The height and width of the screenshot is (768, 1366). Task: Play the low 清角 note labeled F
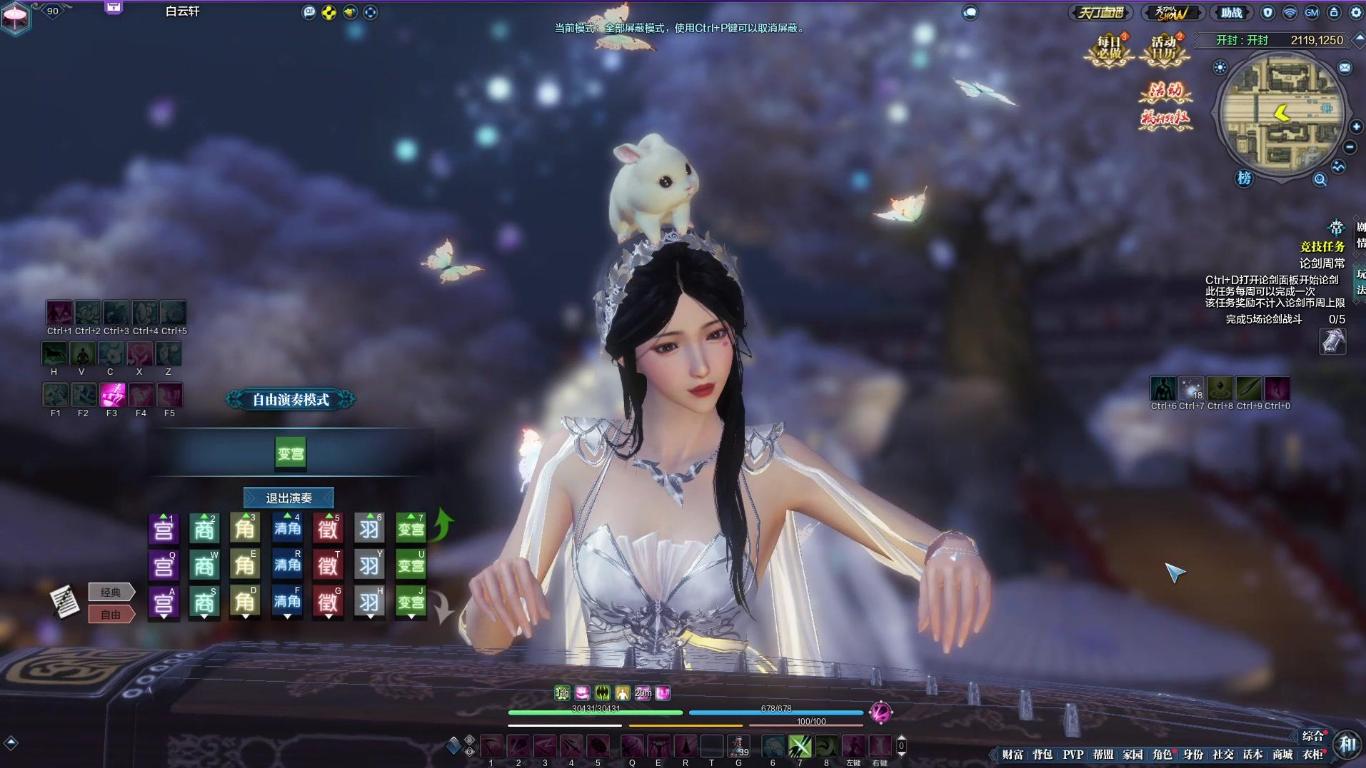[287, 602]
